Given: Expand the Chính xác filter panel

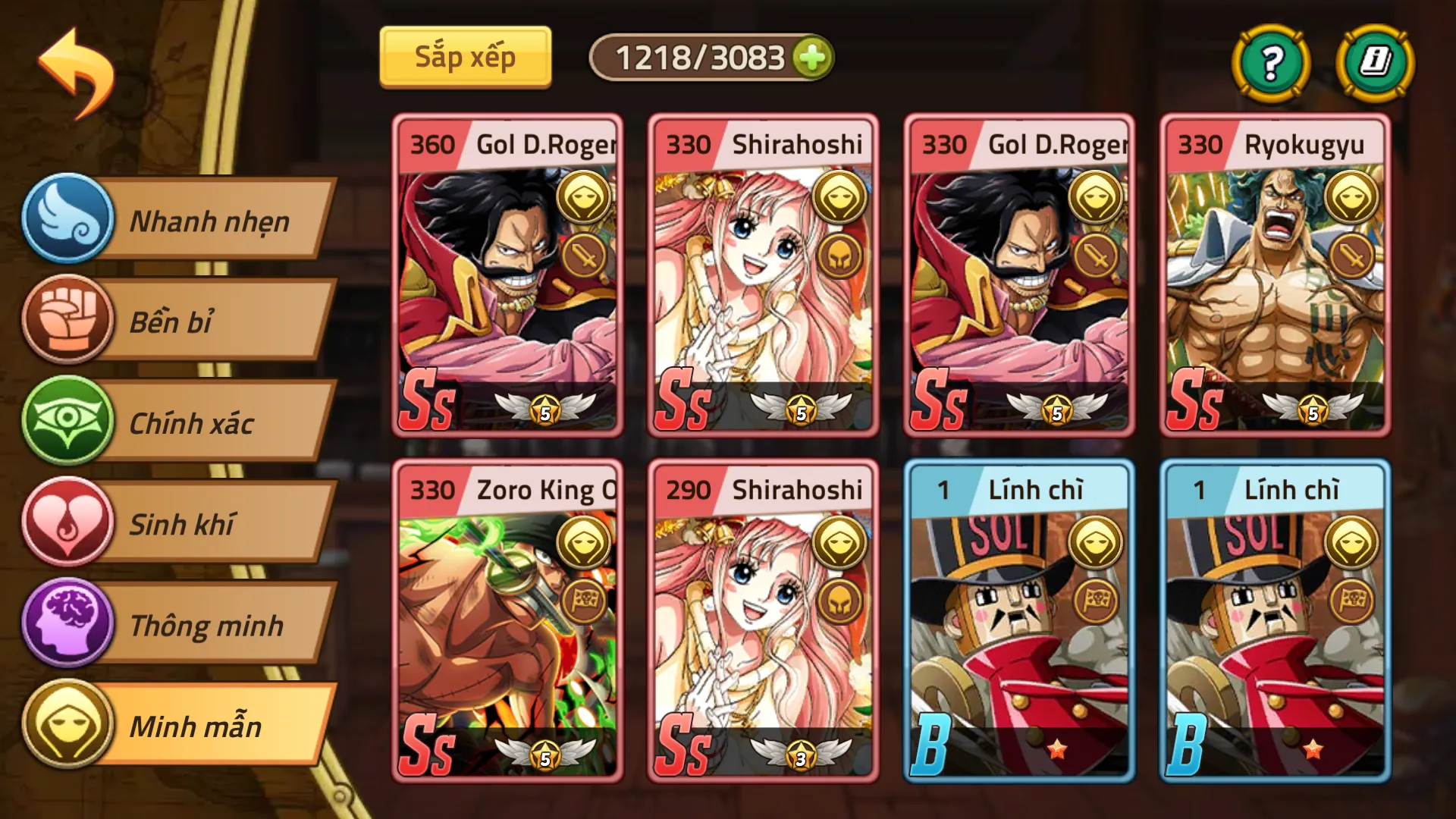Looking at the screenshot, I should pyautogui.click(x=196, y=423).
